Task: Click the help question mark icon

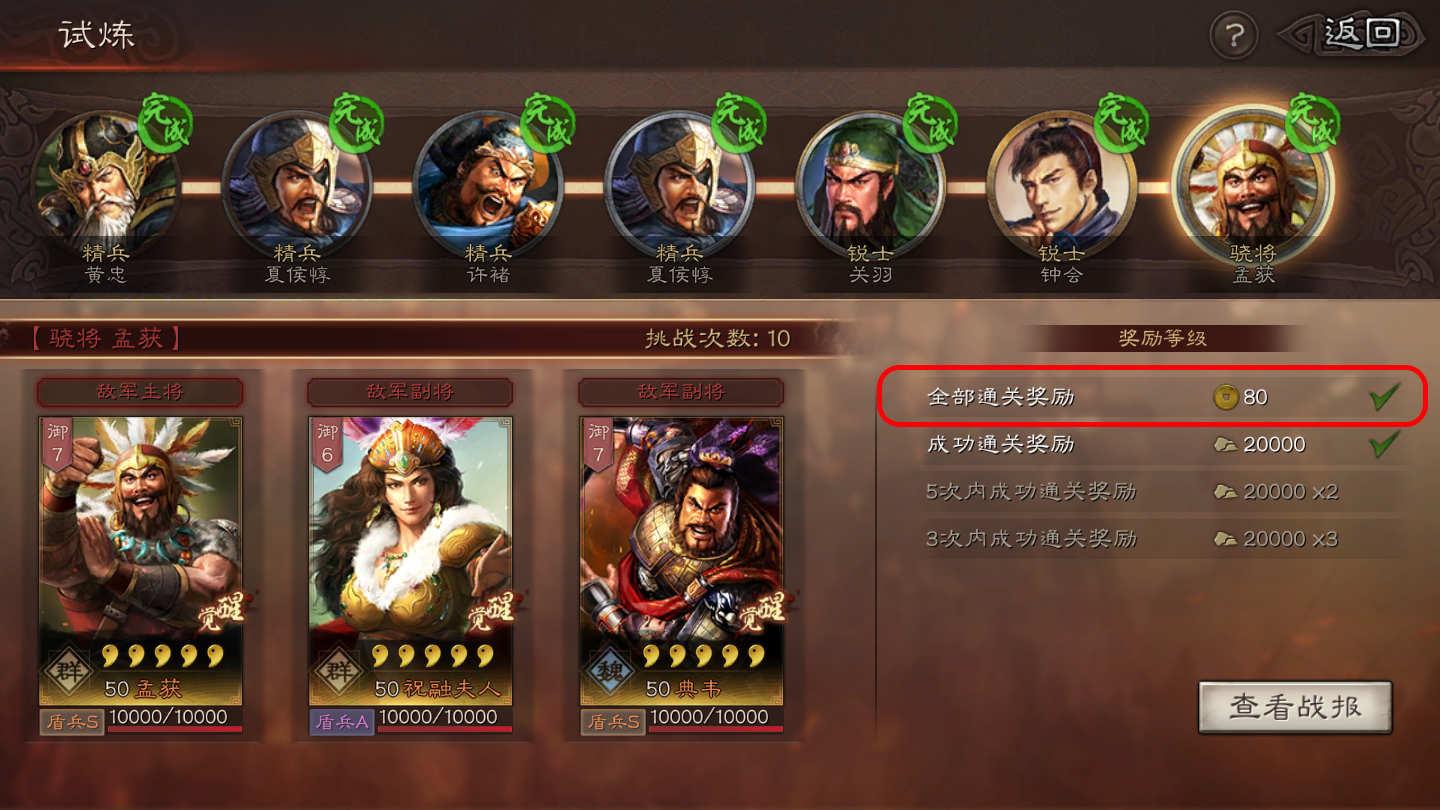Action: (x=1233, y=34)
